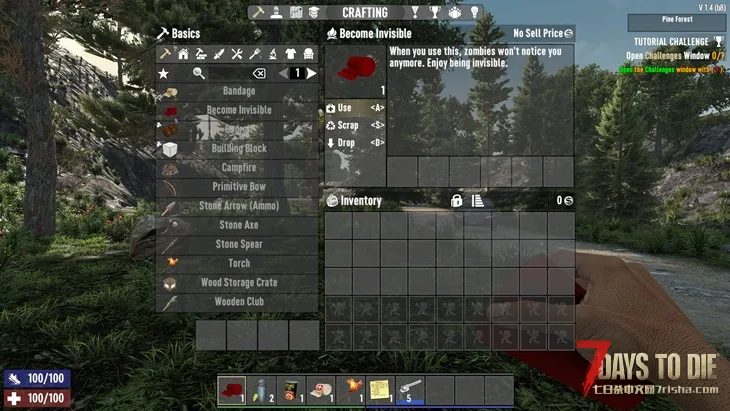Select the Torch recipe
Screen dimensions: 730x411
click(238, 263)
